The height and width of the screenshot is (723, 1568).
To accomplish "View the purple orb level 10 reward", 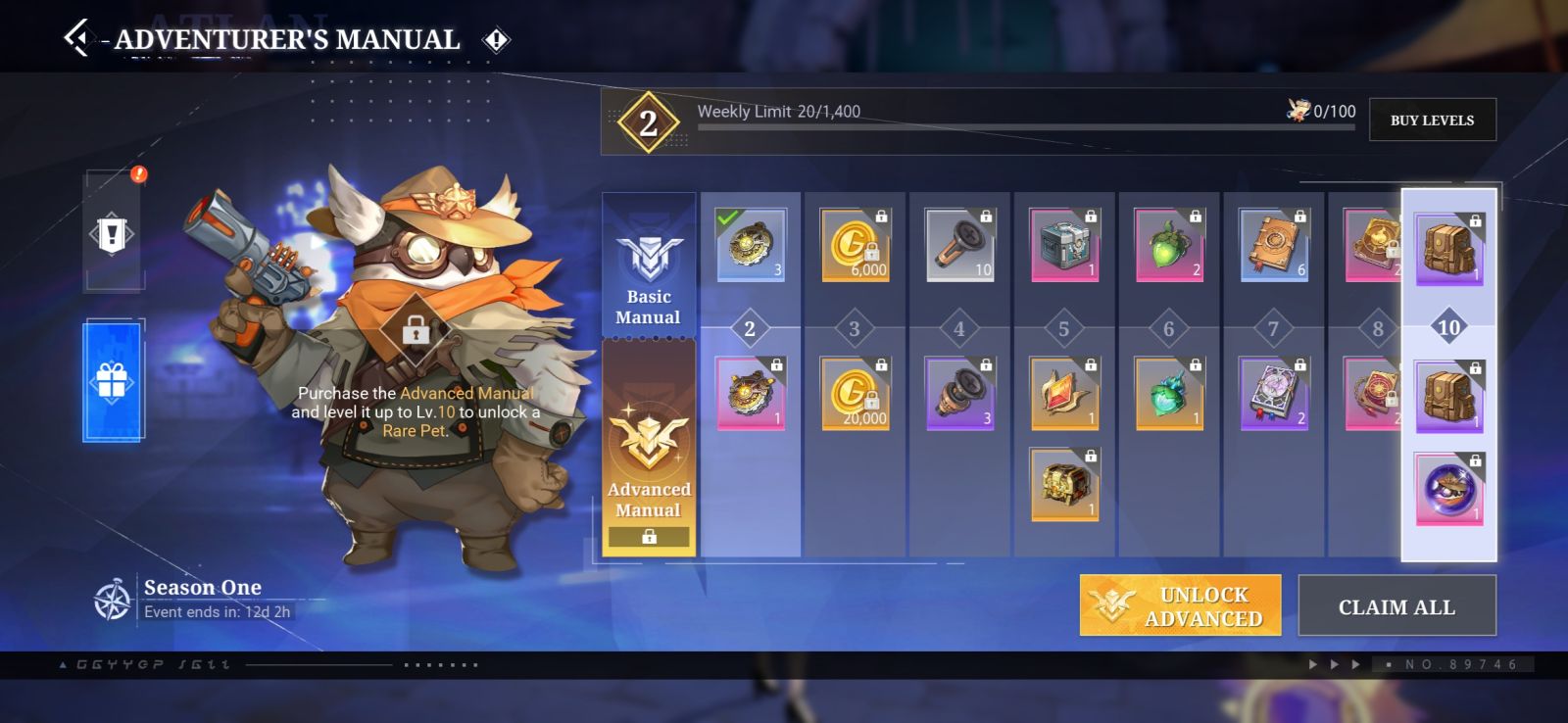I will pyautogui.click(x=1449, y=489).
